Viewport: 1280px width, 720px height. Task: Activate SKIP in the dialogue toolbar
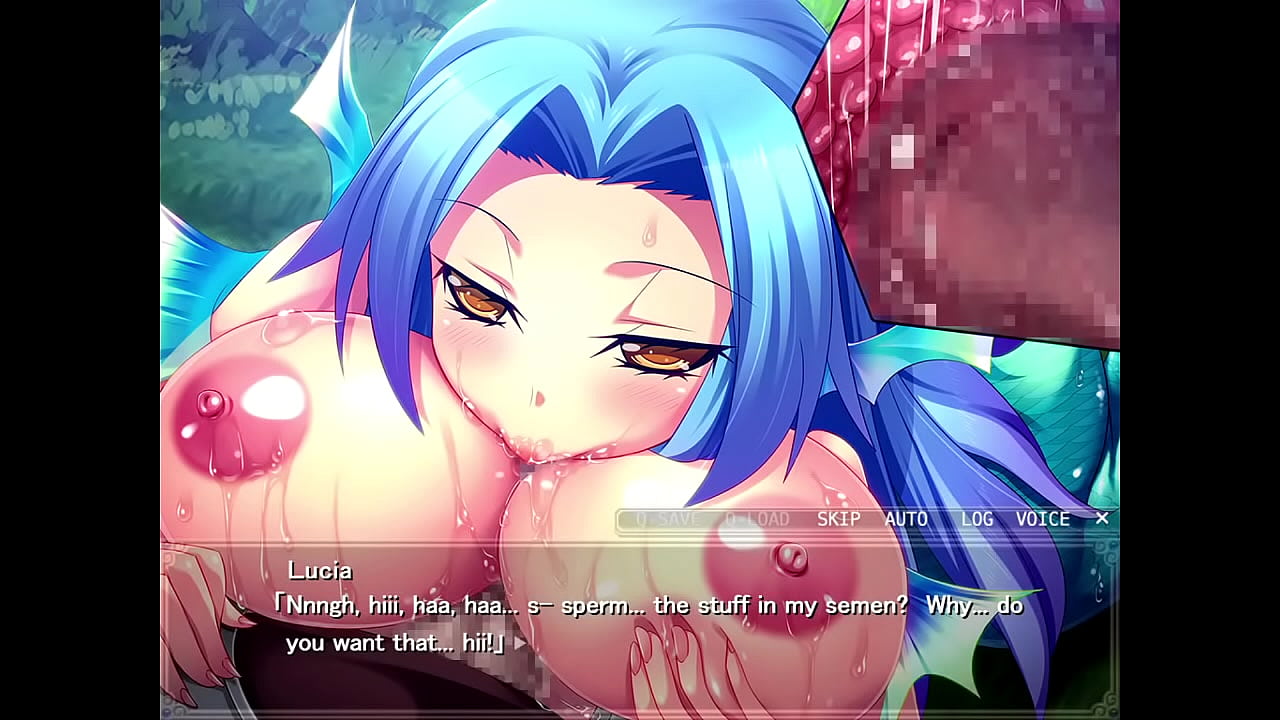(838, 519)
